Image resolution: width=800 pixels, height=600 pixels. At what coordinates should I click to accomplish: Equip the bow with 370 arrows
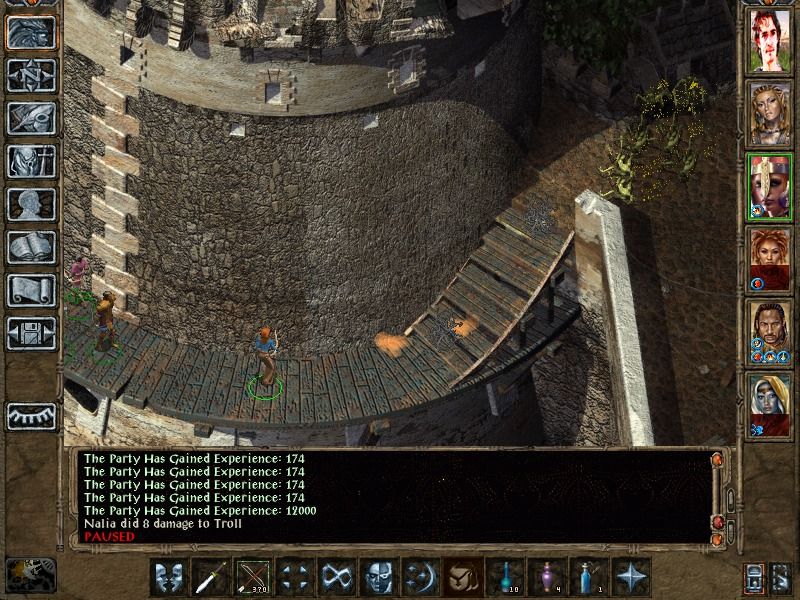[x=253, y=577]
